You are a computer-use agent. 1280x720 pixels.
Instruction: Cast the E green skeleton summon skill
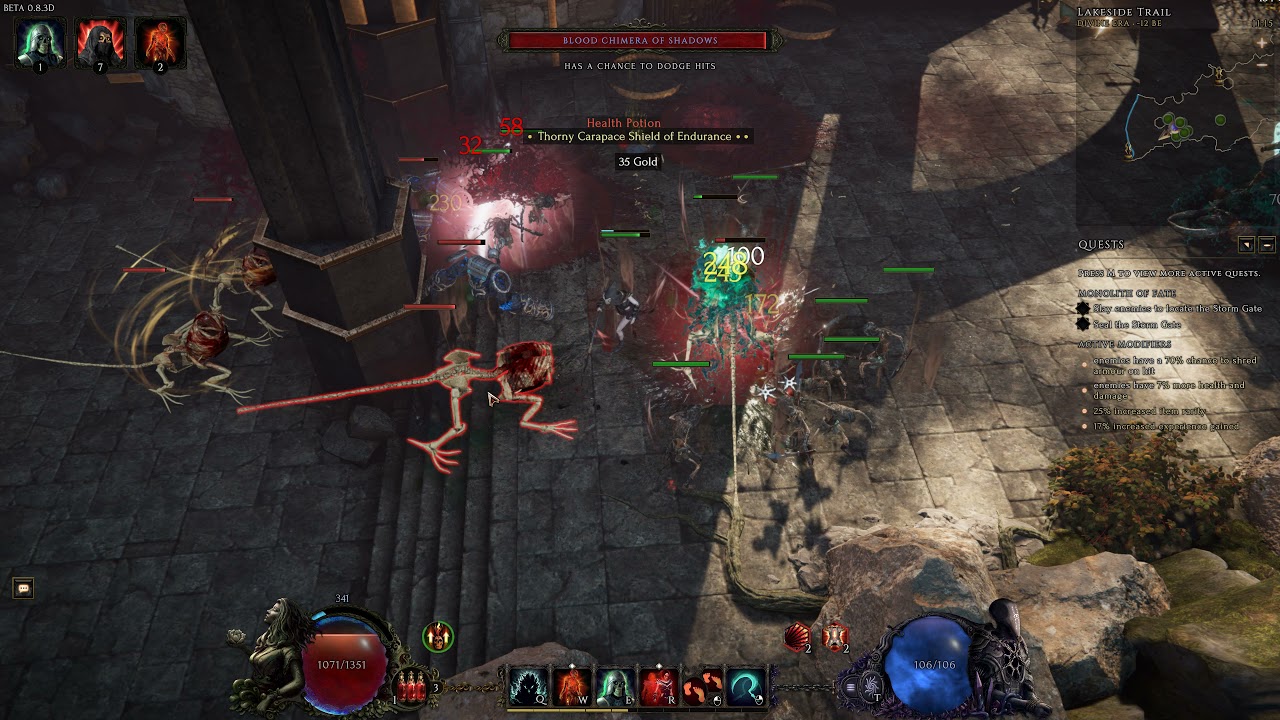[x=614, y=686]
